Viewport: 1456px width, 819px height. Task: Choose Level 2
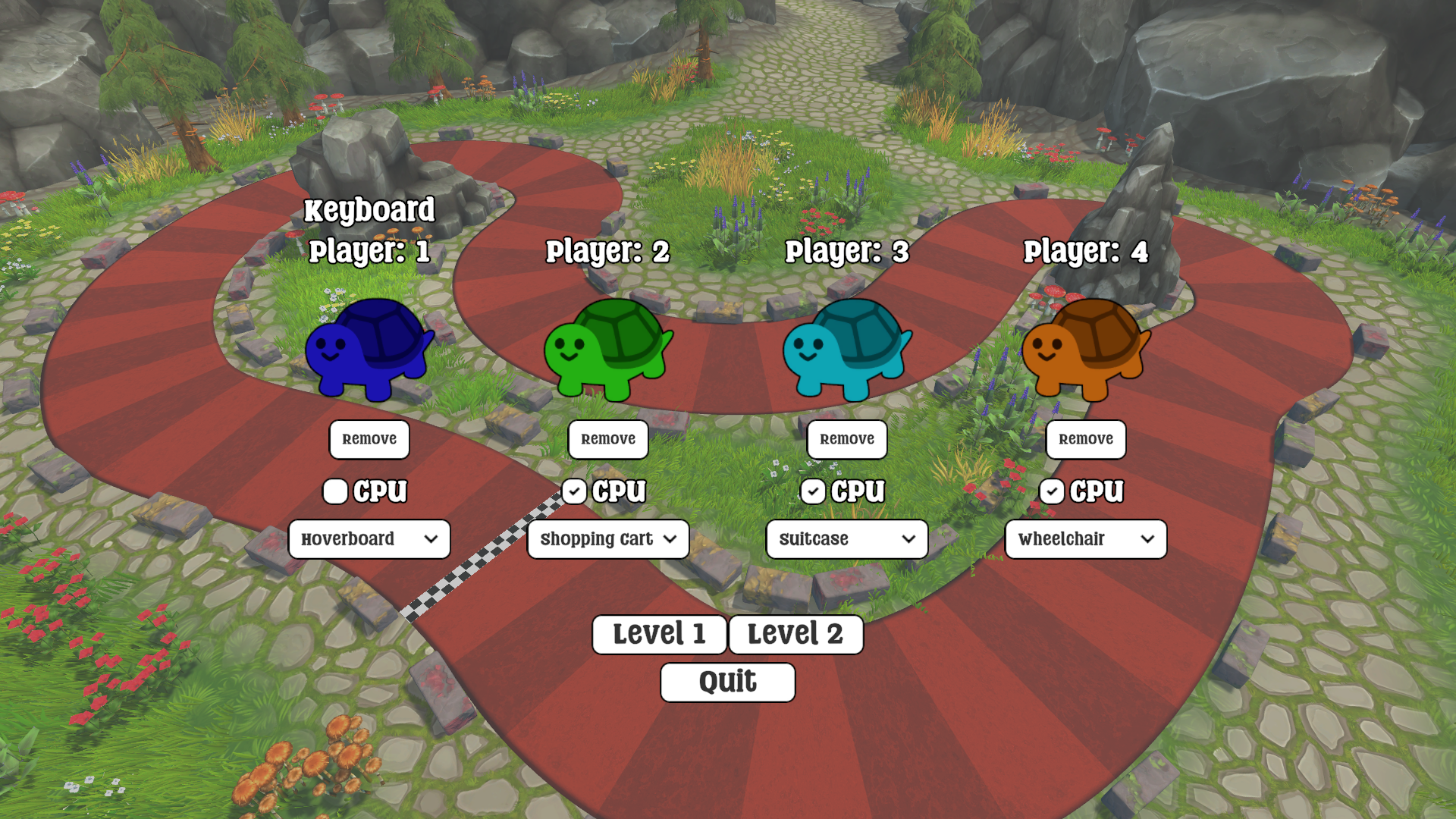pos(795,634)
